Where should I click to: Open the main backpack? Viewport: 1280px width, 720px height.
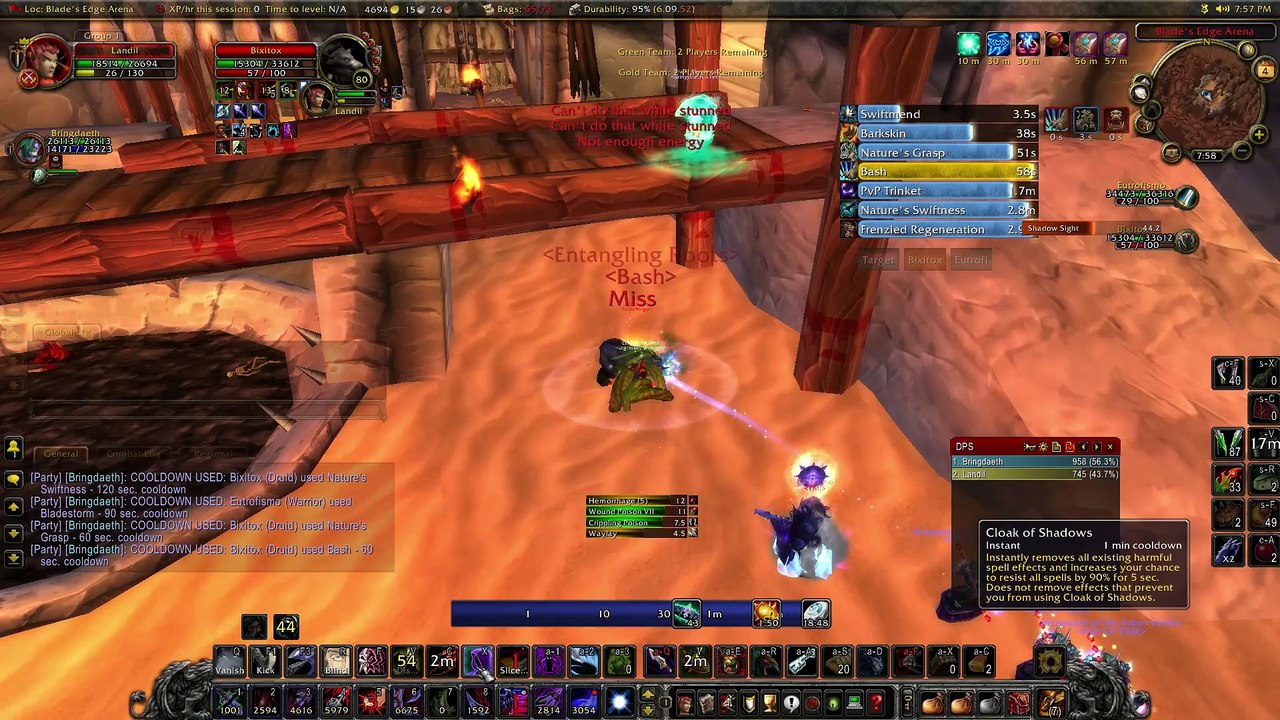pyautogui.click(x=1050, y=703)
